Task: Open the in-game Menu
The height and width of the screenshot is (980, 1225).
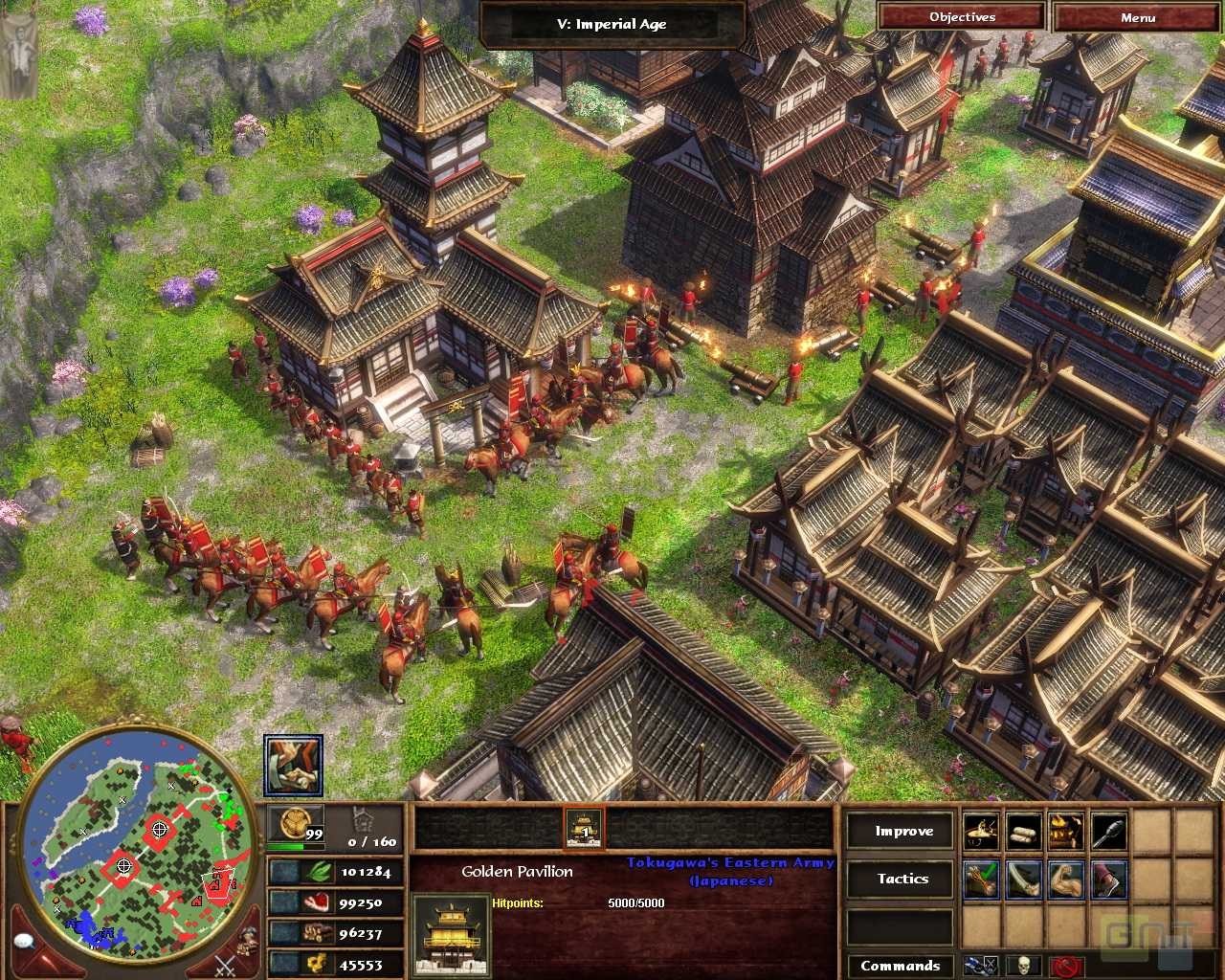Action: click(x=1139, y=16)
